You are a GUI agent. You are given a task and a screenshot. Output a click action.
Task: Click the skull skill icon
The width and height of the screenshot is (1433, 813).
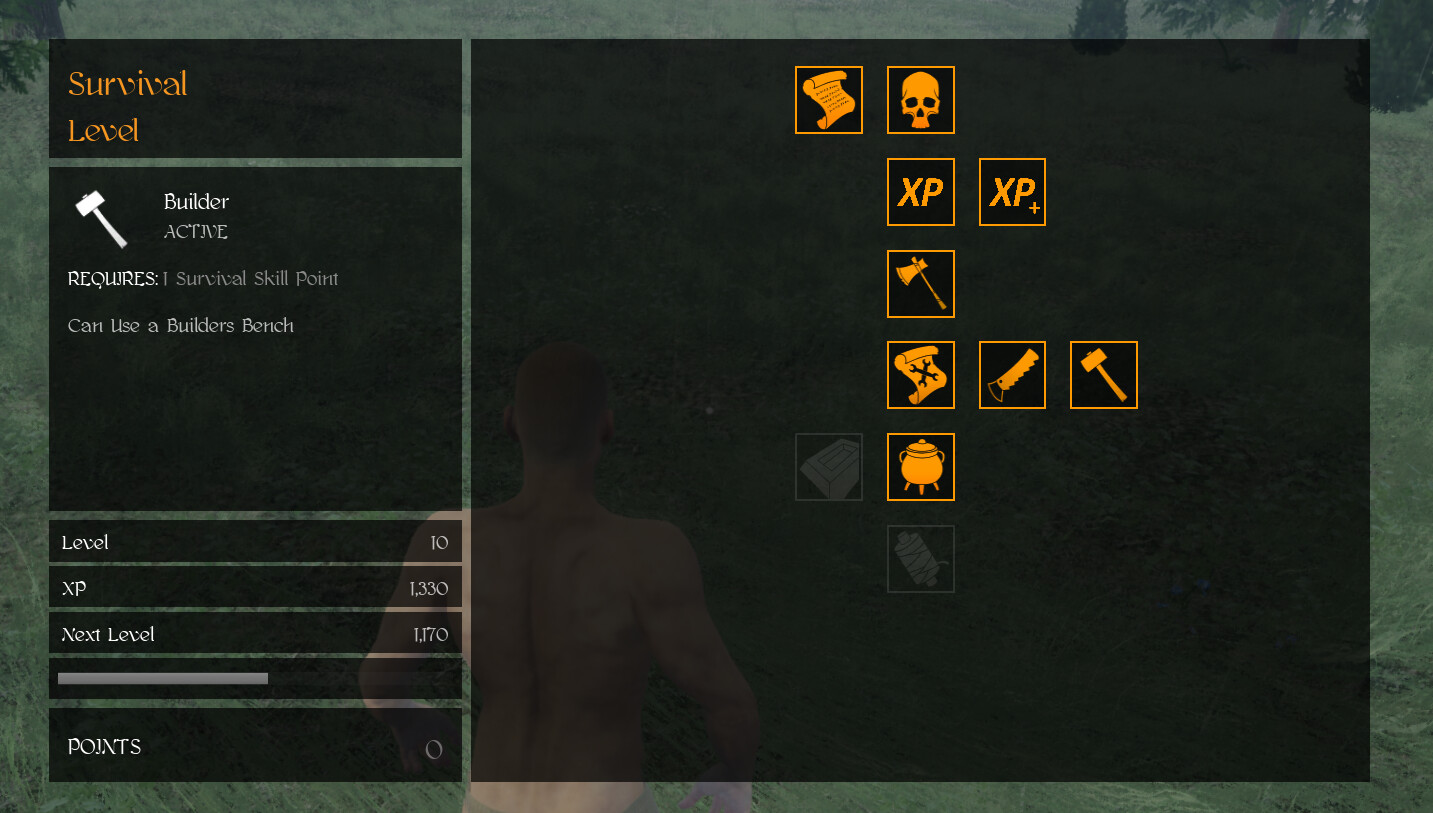tap(920, 99)
